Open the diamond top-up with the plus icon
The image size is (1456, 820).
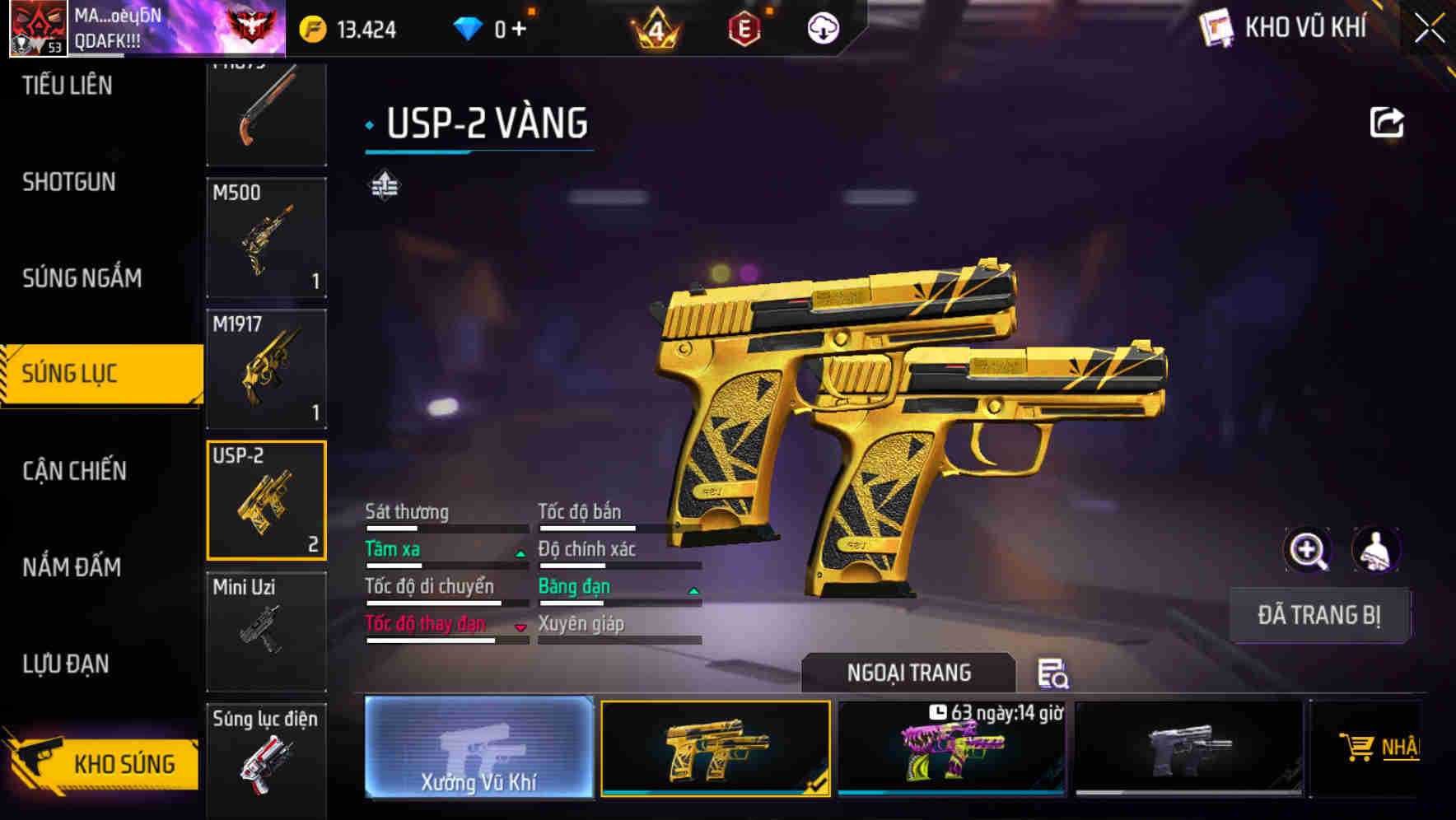click(x=517, y=27)
